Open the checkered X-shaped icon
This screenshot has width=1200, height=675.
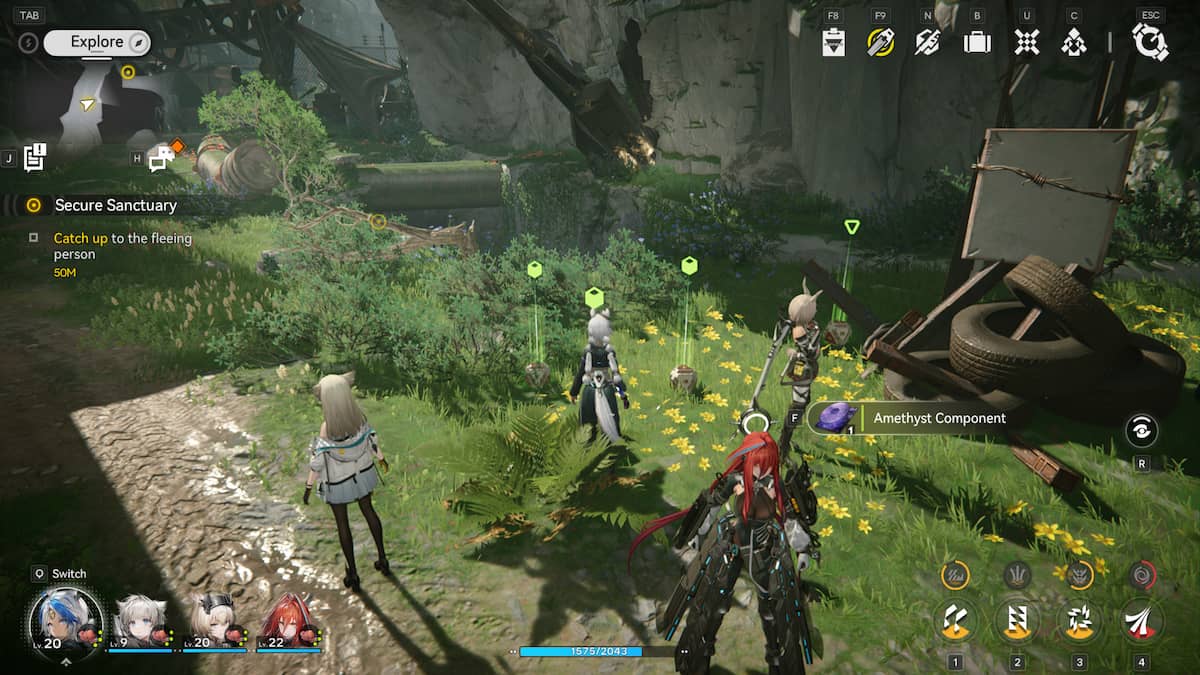[x=1026, y=42]
